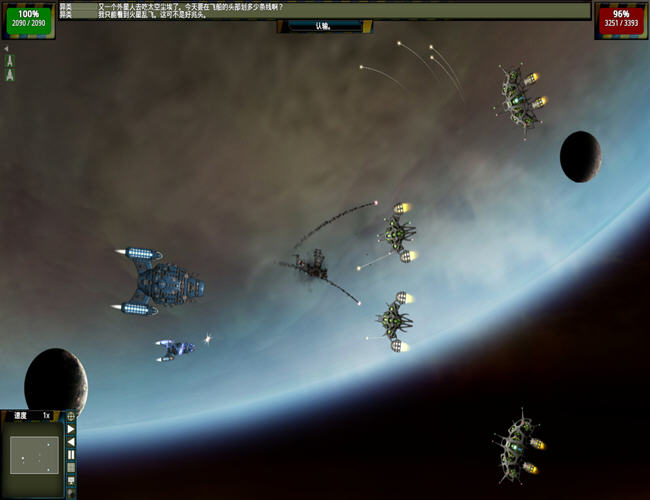Screen dimensions: 650x500
Task: Increase game speed with the right-pointing triangle
Action: (x=71, y=429)
